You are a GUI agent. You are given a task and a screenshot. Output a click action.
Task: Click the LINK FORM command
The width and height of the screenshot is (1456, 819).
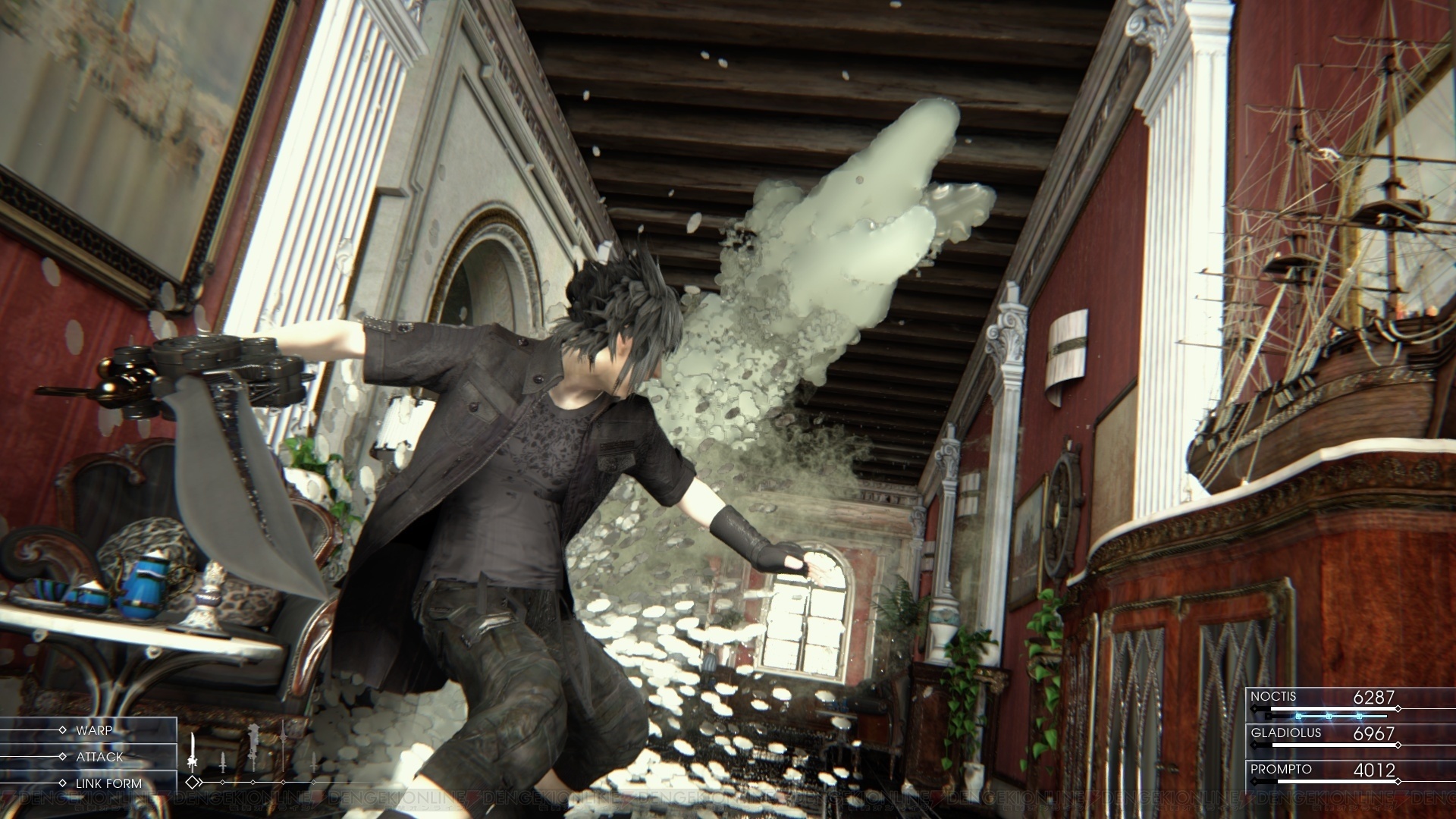tap(111, 782)
